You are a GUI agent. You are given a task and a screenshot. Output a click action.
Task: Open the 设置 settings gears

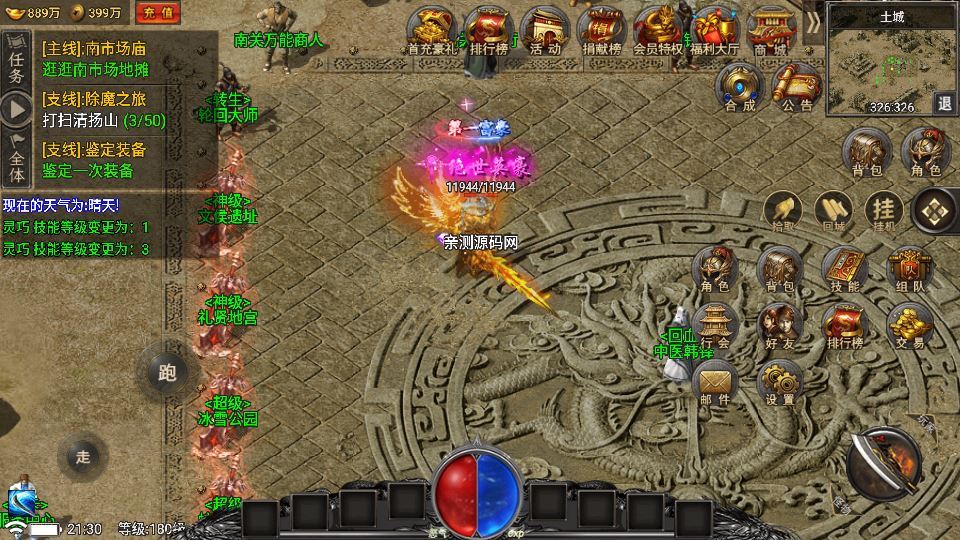click(780, 382)
